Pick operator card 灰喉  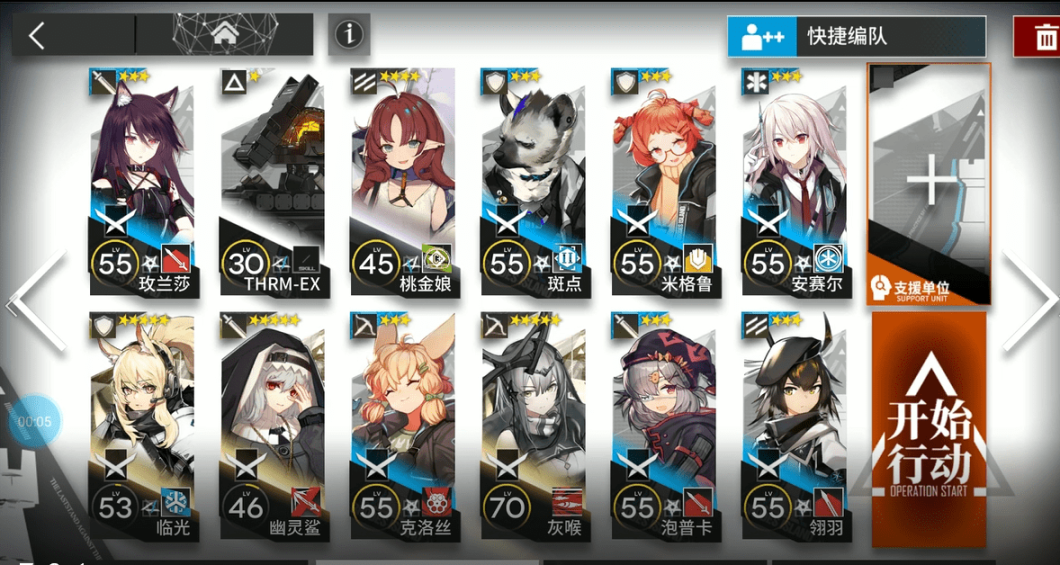pyautogui.click(x=532, y=426)
